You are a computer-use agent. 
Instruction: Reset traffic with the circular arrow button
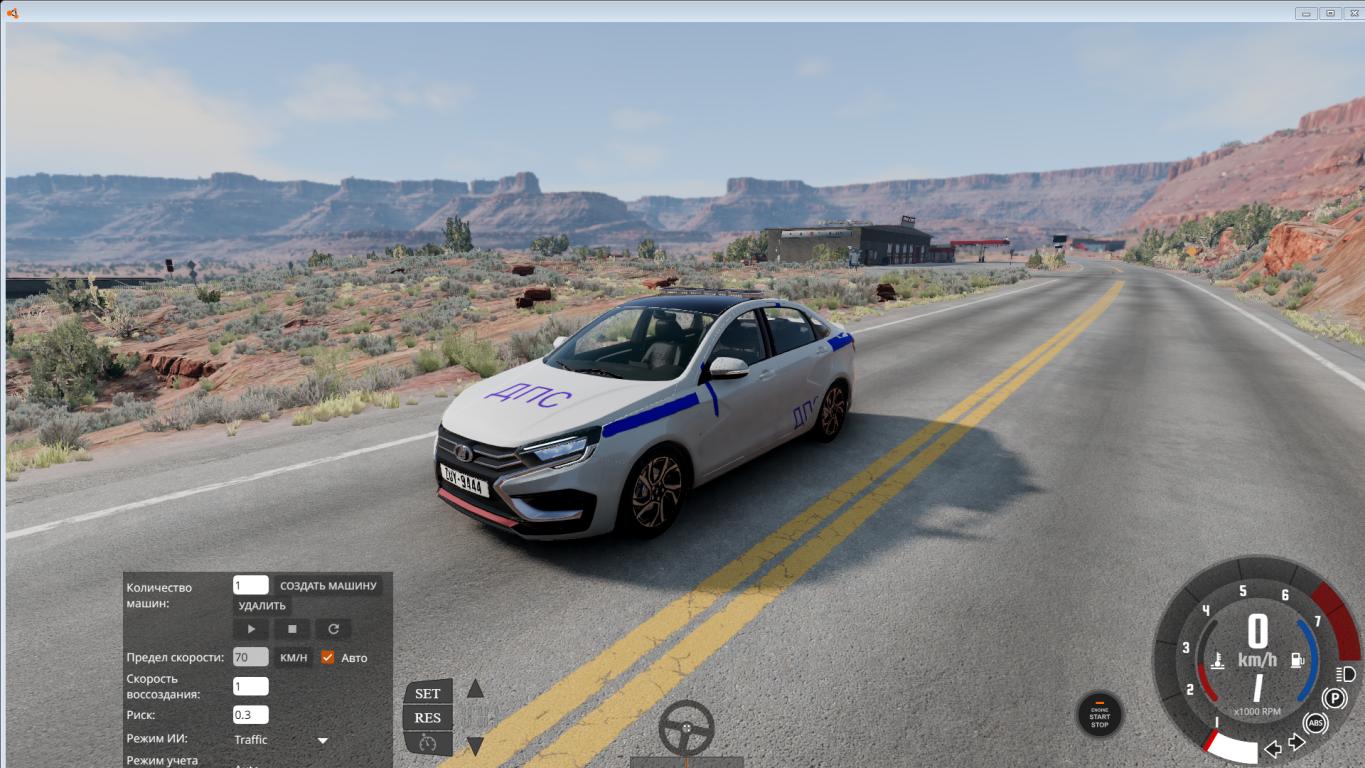click(333, 629)
